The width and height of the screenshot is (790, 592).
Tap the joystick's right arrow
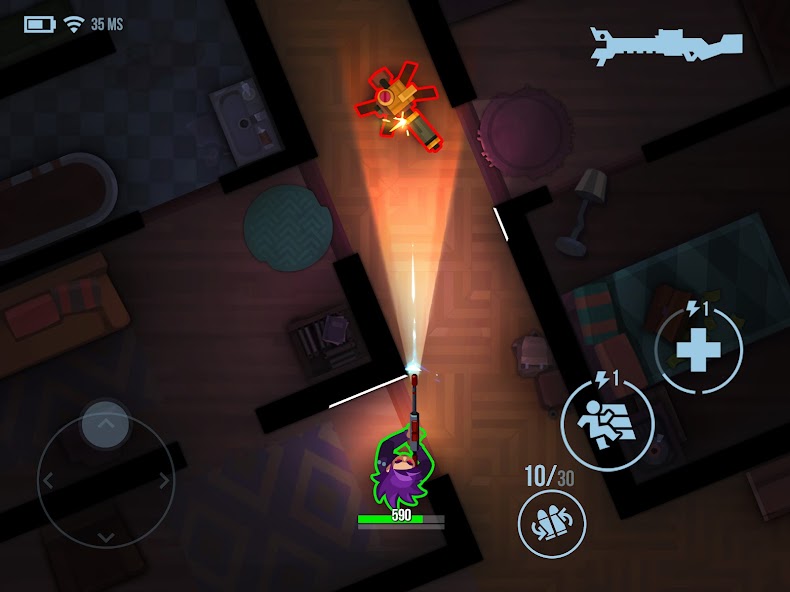pyautogui.click(x=163, y=481)
